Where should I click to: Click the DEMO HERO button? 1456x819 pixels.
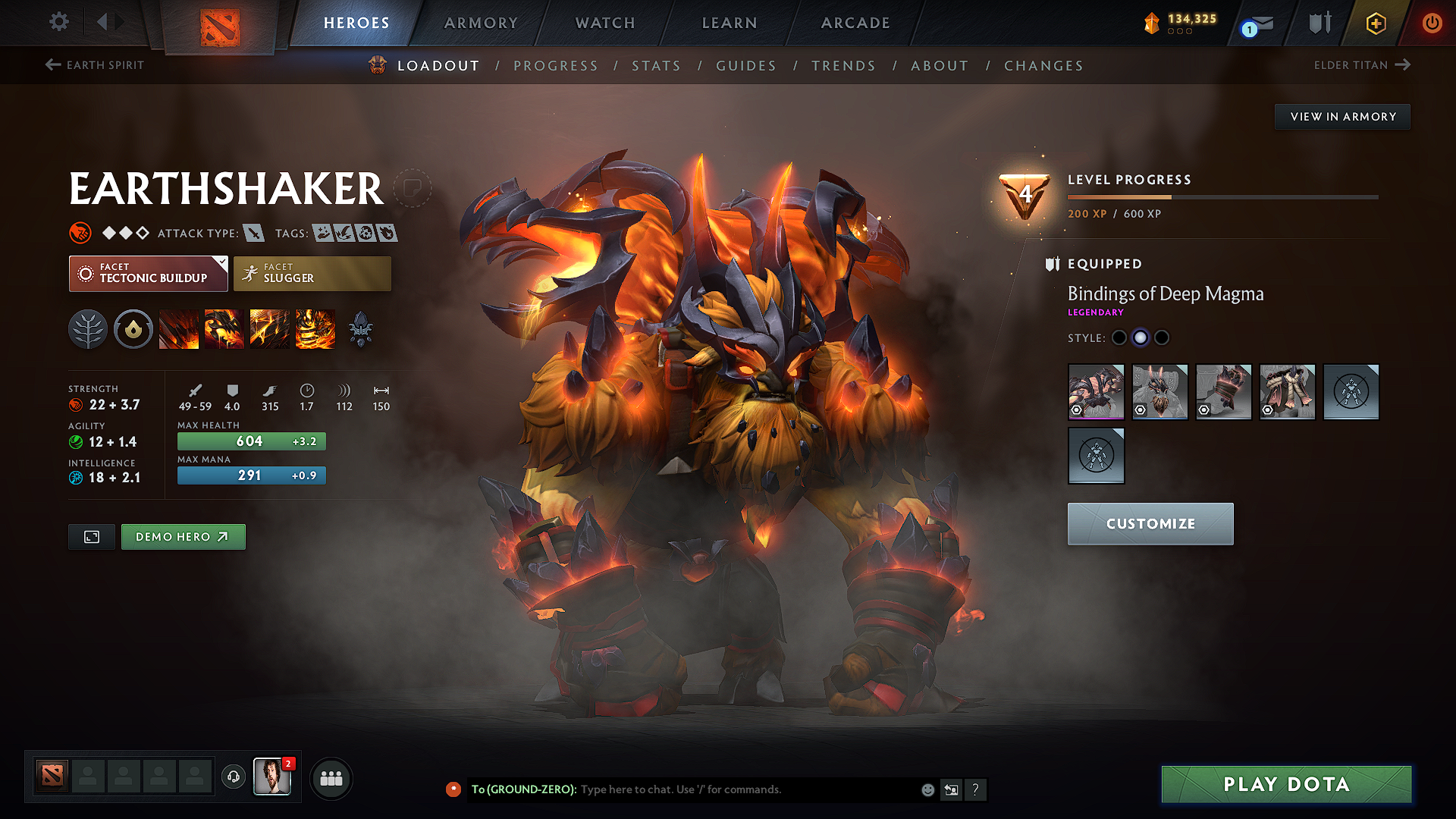tap(183, 536)
